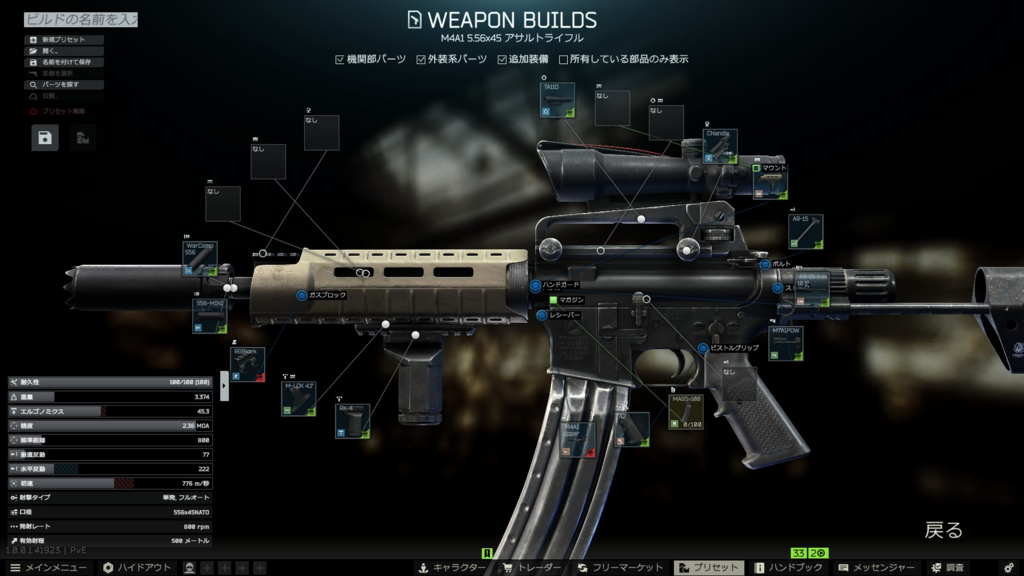Image resolution: width=1024 pixels, height=576 pixels.
Task: Click the build name input field
Action: click(80, 19)
